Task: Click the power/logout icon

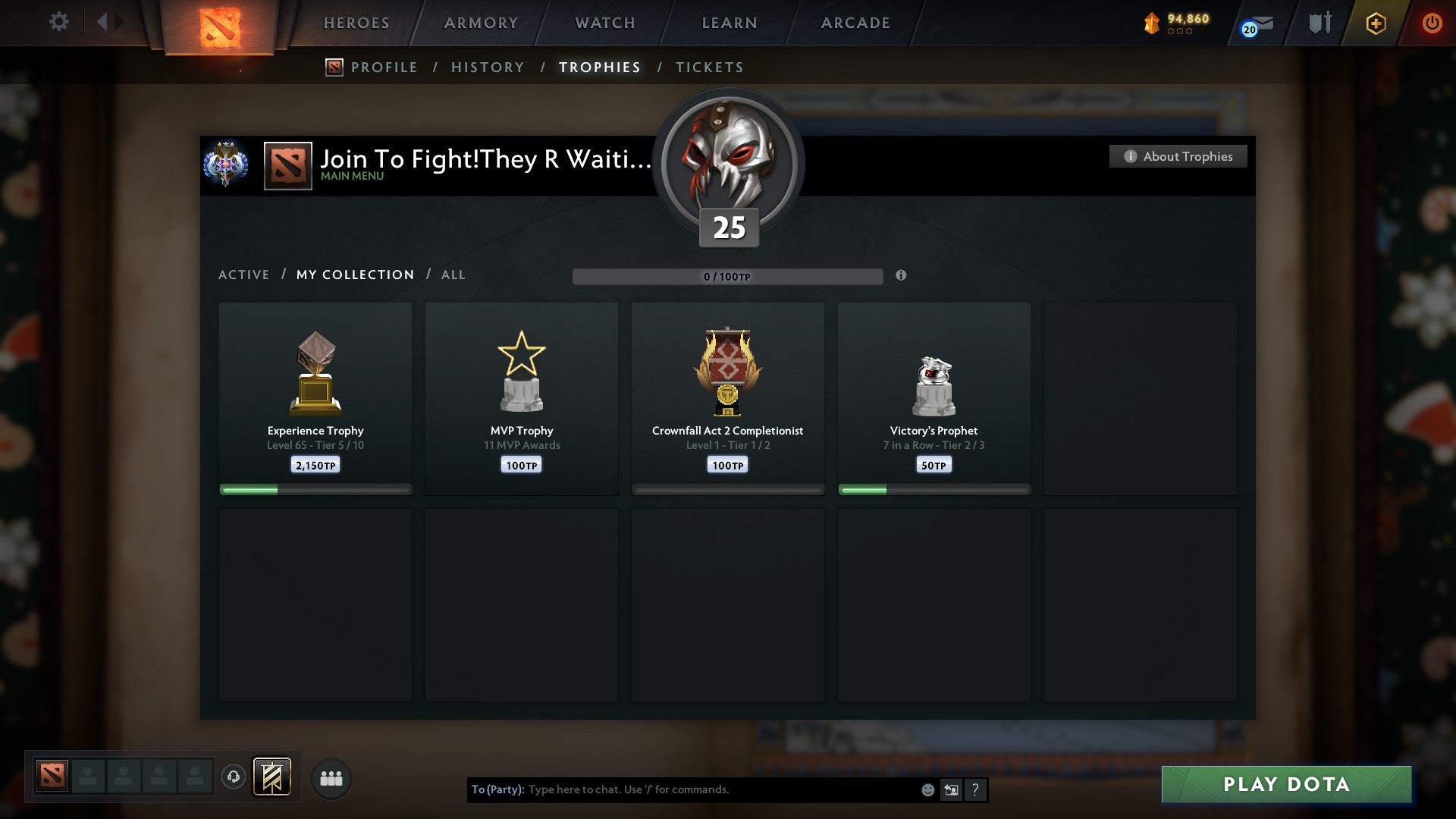Action: pyautogui.click(x=1432, y=23)
